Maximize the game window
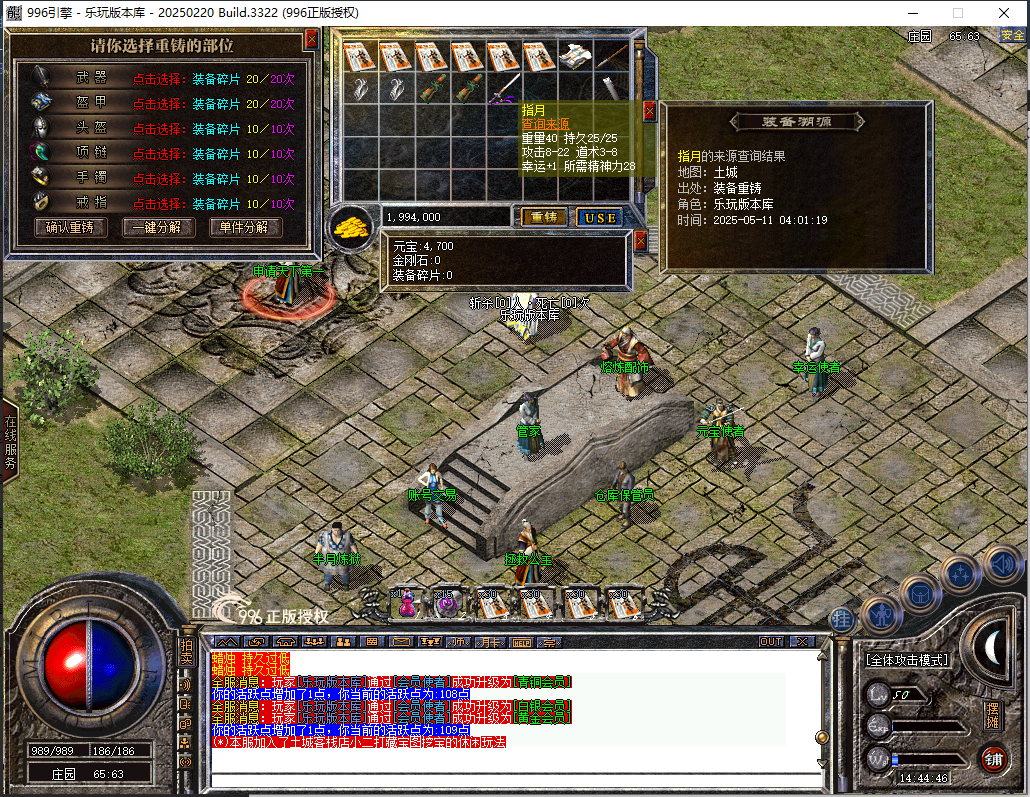Image resolution: width=1030 pixels, height=797 pixels. coord(957,13)
